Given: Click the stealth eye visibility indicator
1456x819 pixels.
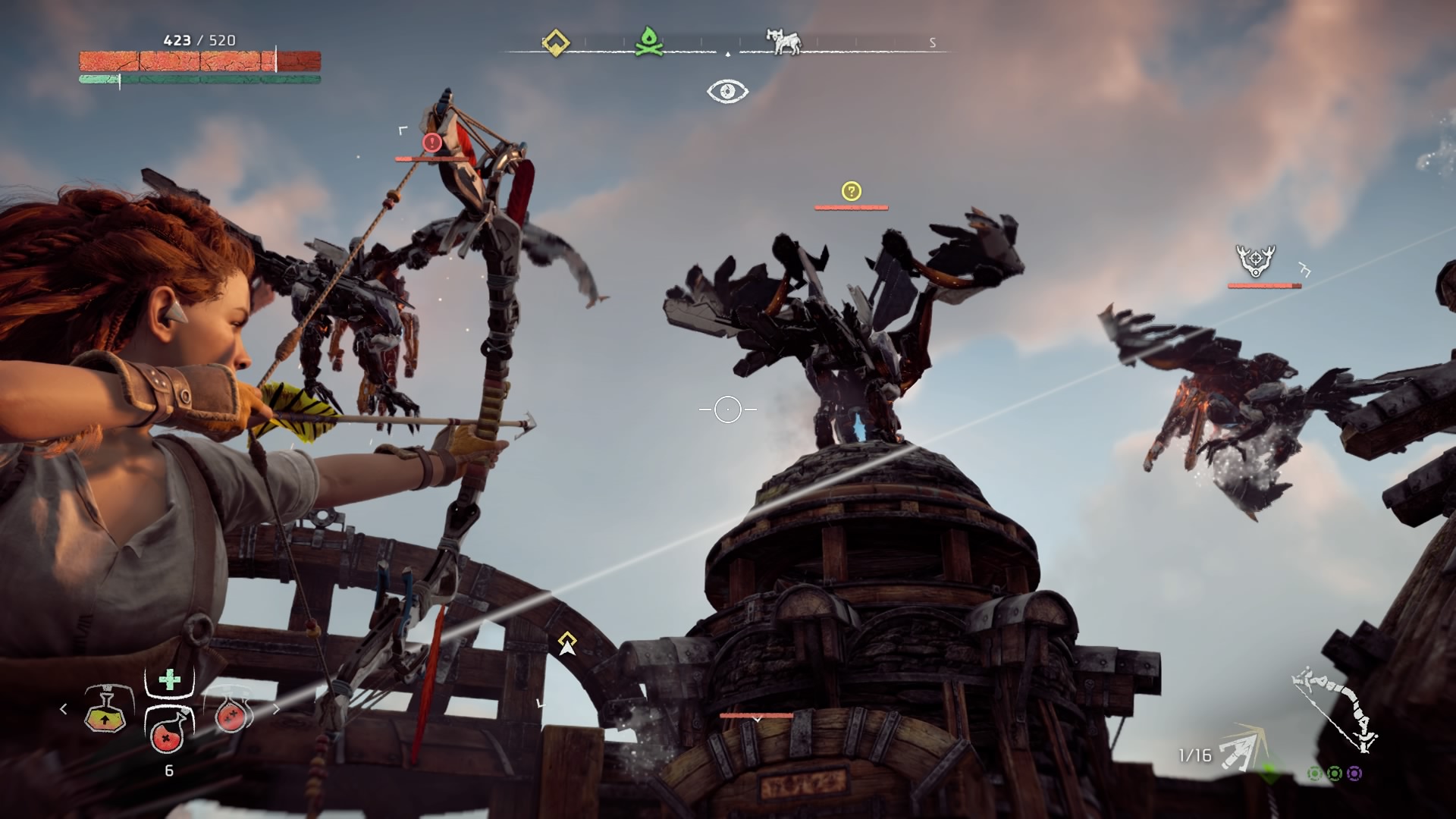Looking at the screenshot, I should coord(727,92).
